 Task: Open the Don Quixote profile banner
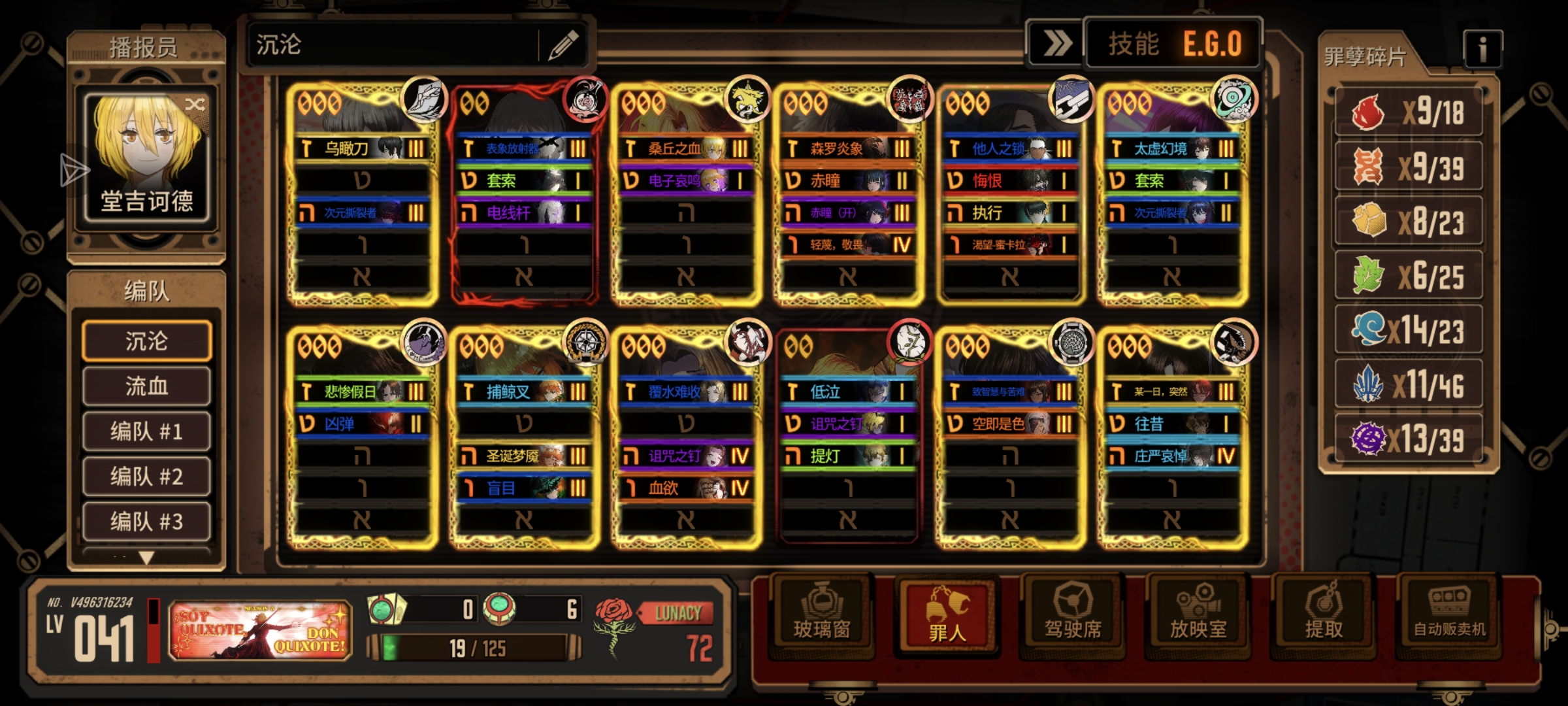[260, 630]
